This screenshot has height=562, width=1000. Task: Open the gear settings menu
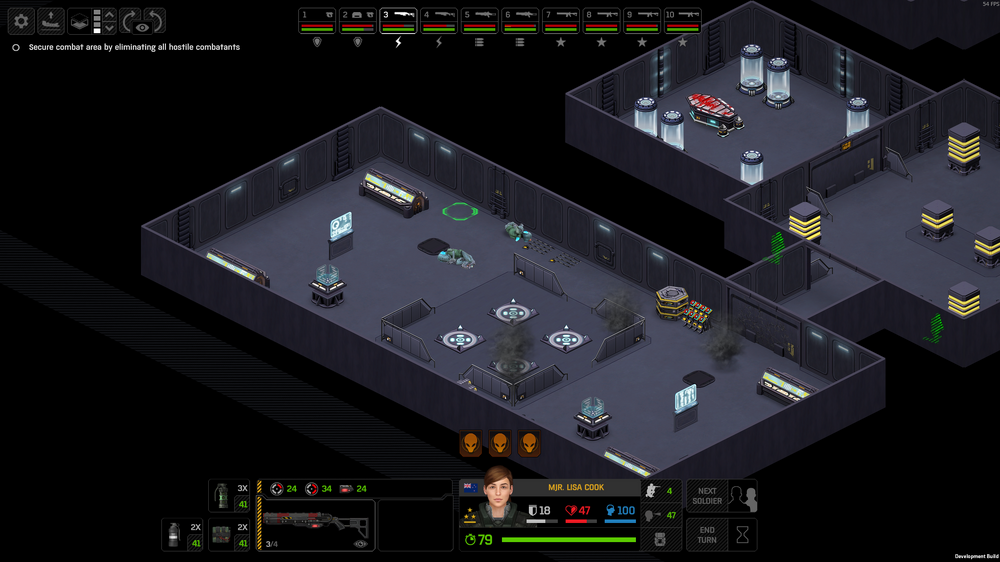(21, 21)
